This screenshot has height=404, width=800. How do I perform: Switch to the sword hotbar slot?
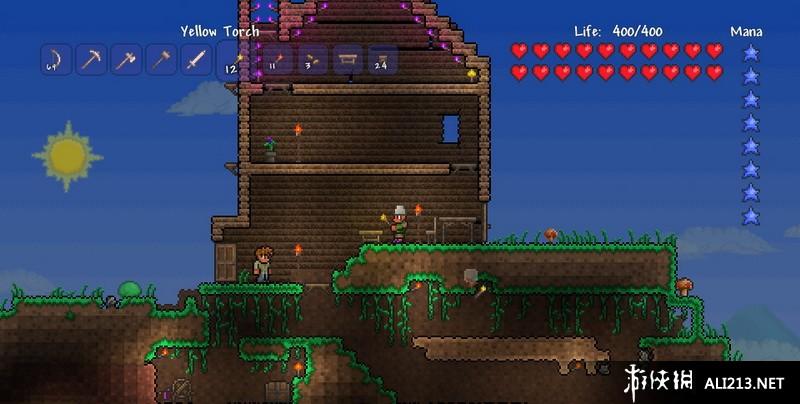(x=197, y=60)
